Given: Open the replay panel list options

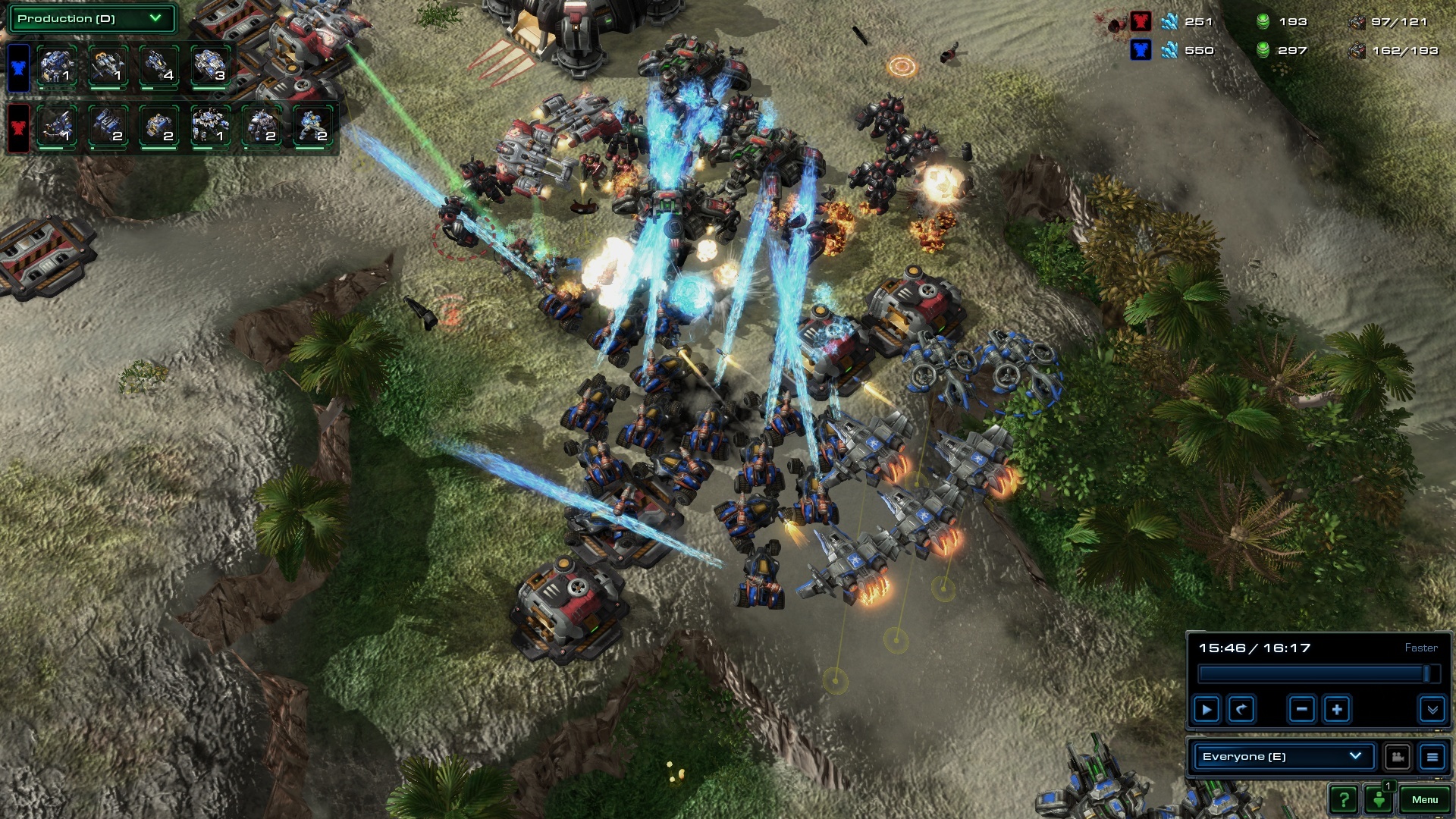Looking at the screenshot, I should [1432, 756].
